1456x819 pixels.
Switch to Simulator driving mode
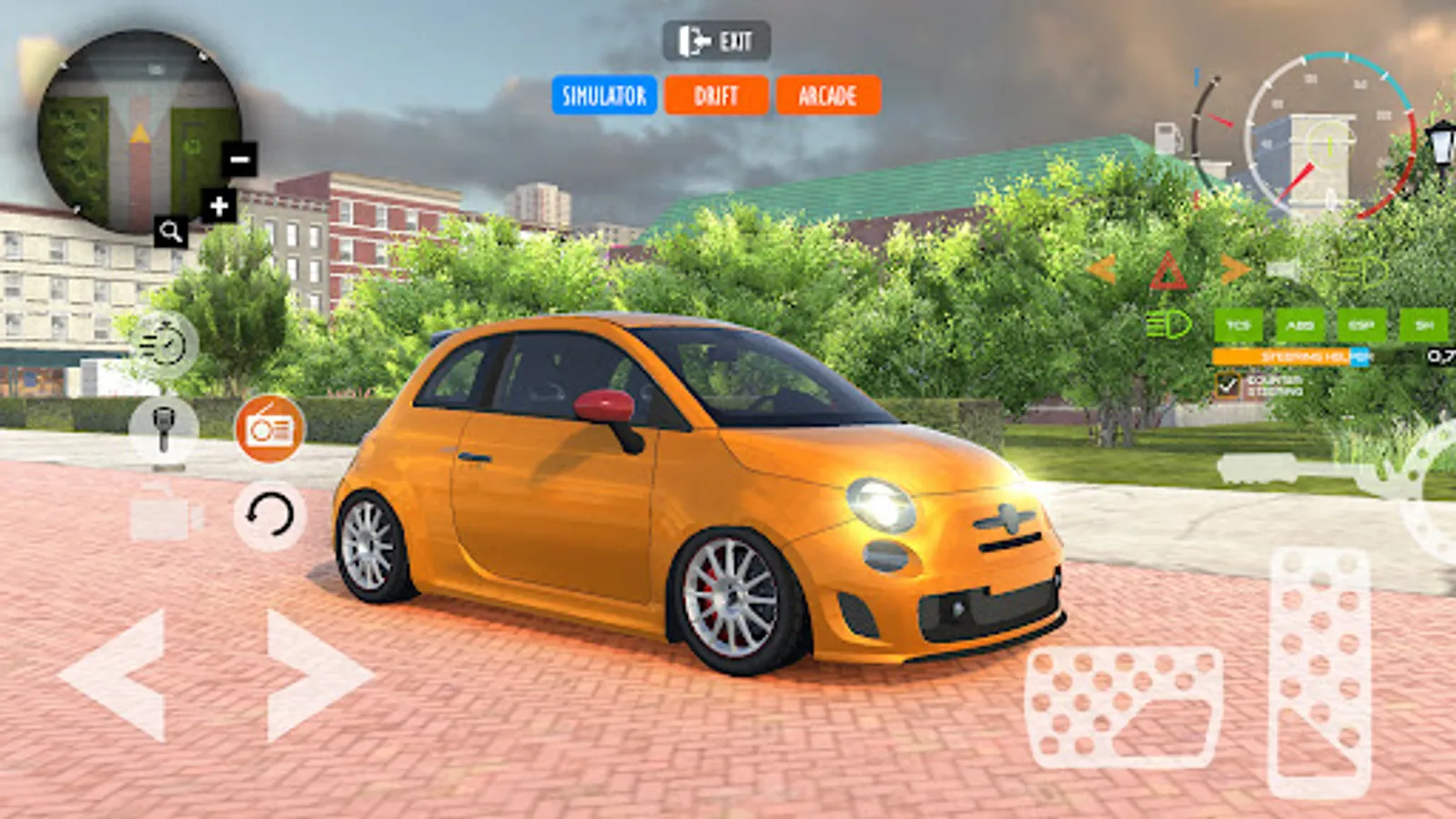tap(604, 96)
